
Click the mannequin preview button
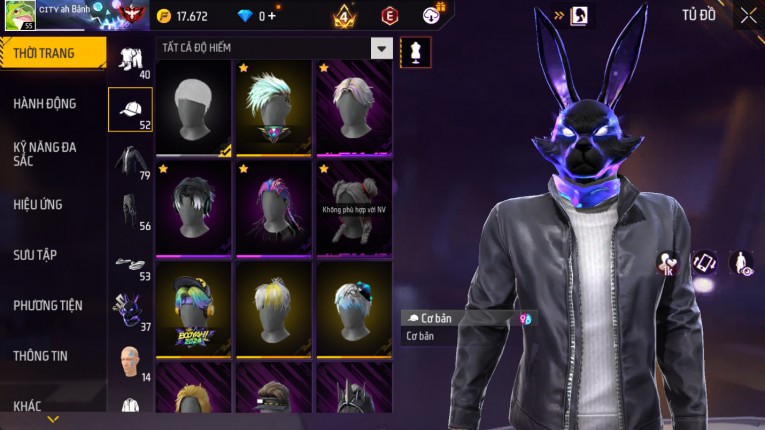(x=415, y=52)
